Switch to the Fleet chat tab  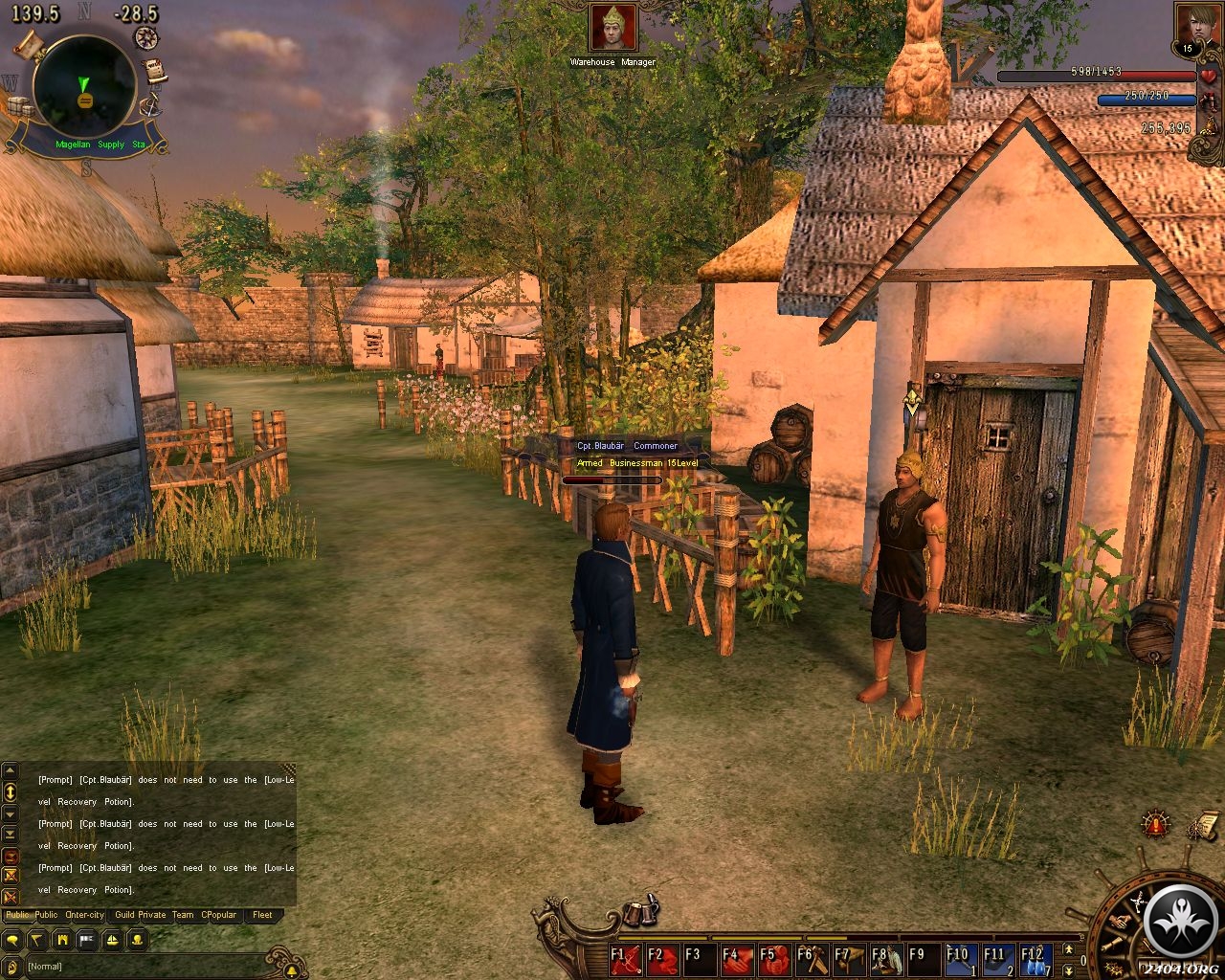click(x=262, y=915)
